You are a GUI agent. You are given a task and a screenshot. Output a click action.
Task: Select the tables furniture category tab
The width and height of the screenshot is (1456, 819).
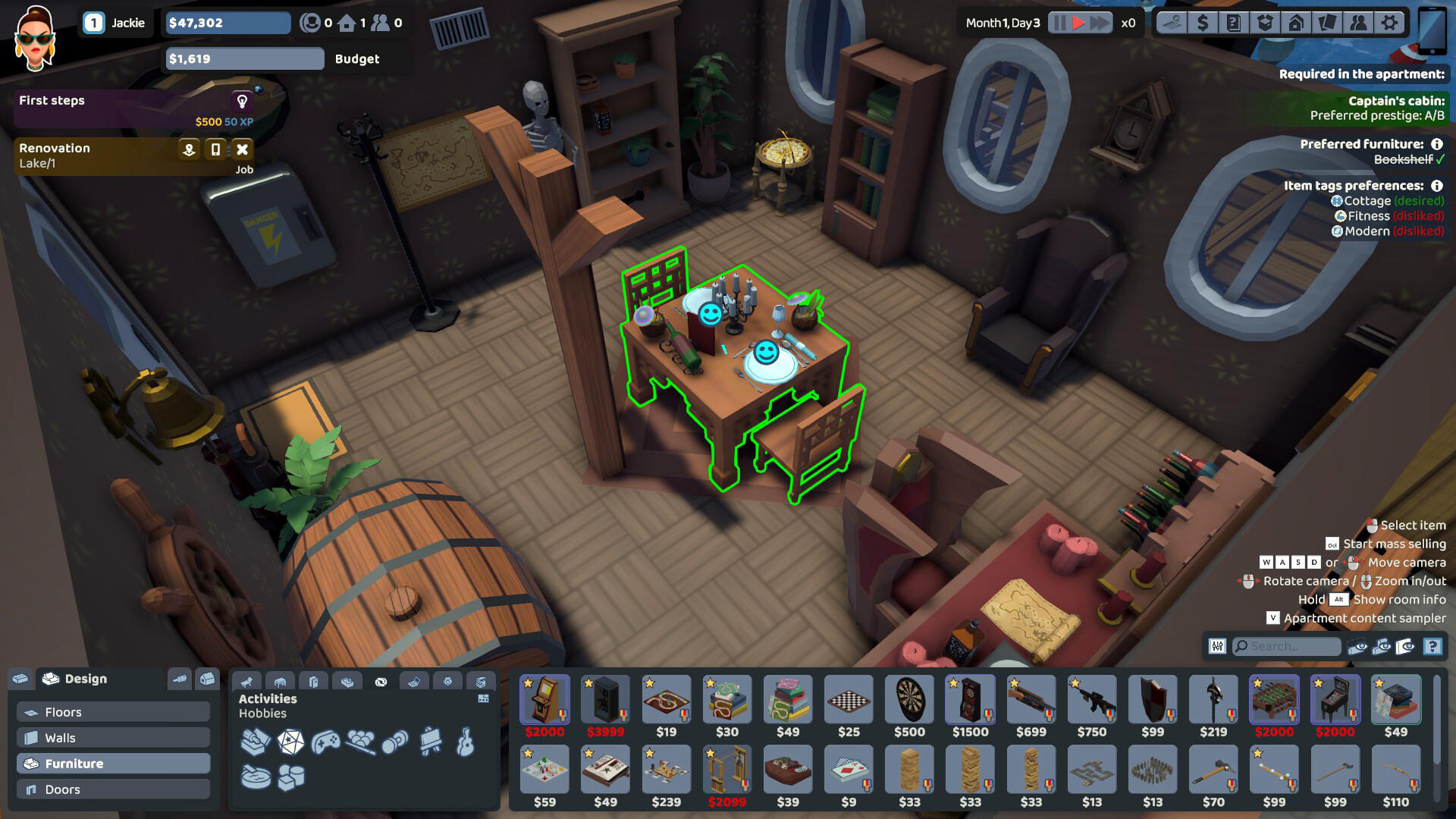(x=280, y=681)
